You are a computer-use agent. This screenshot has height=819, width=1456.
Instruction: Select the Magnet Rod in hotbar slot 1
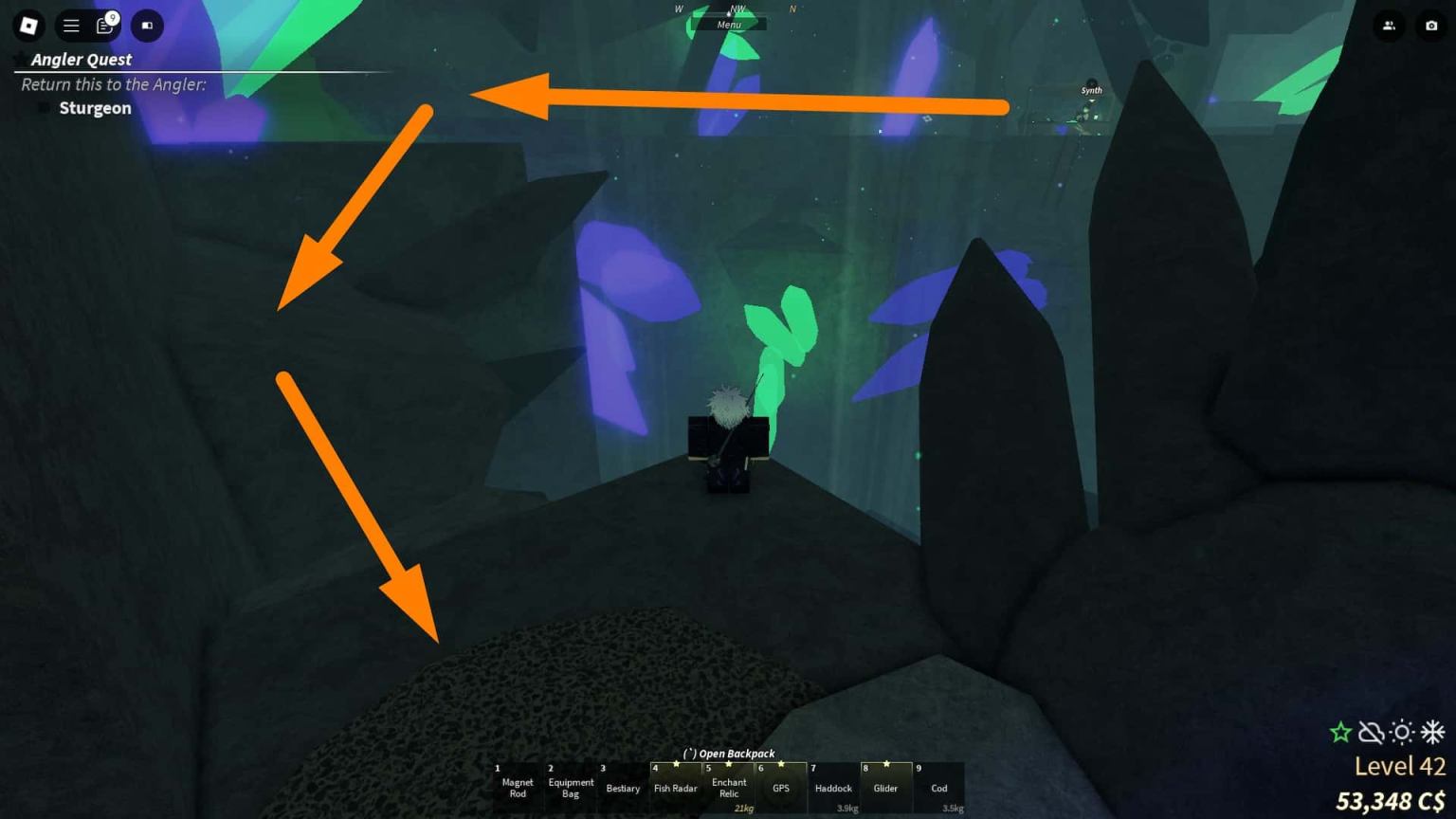(x=518, y=788)
